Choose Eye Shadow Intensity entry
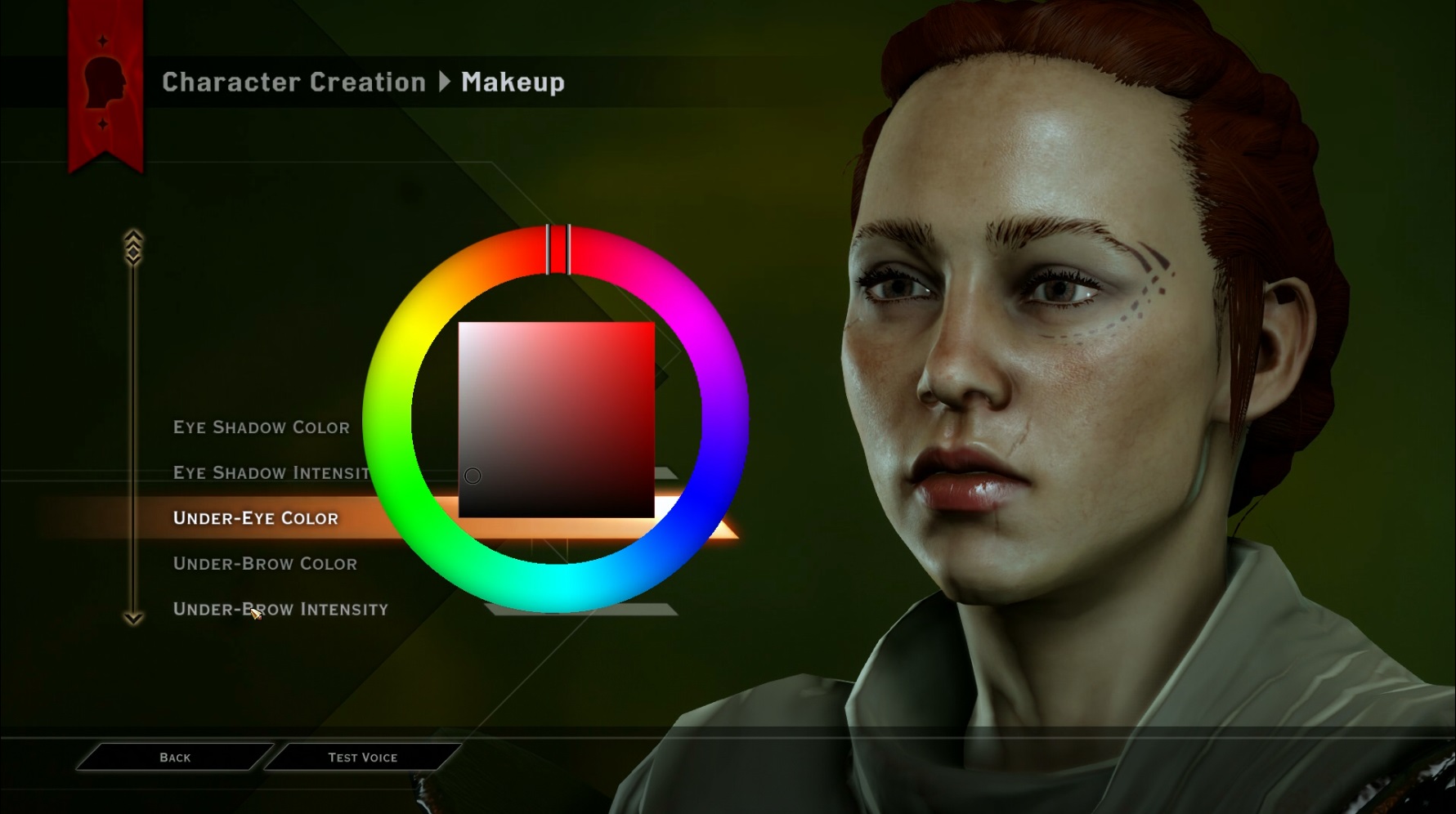Image resolution: width=1456 pixels, height=814 pixels. click(271, 473)
